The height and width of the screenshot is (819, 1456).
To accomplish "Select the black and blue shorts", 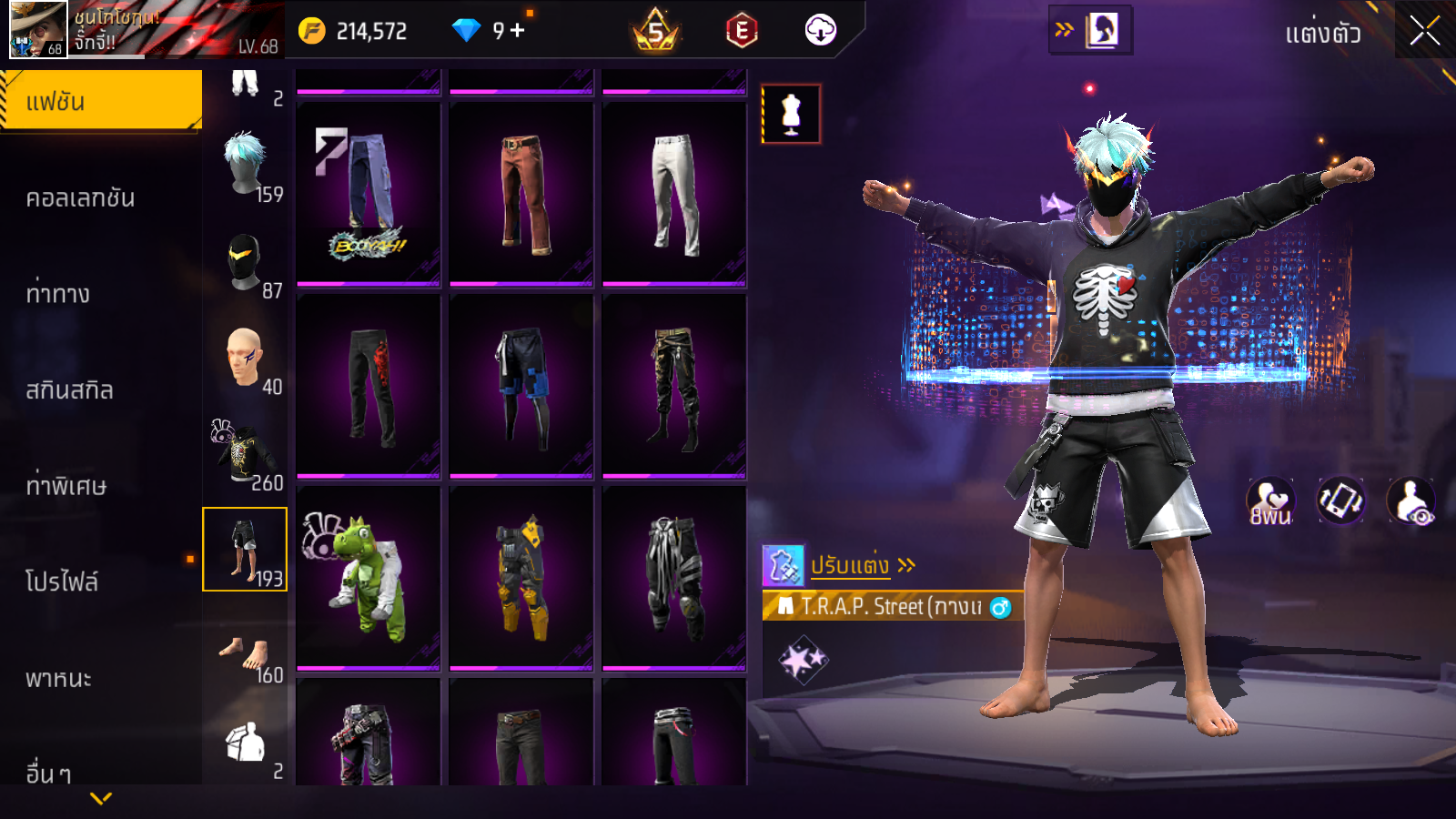I will pyautogui.click(x=521, y=386).
